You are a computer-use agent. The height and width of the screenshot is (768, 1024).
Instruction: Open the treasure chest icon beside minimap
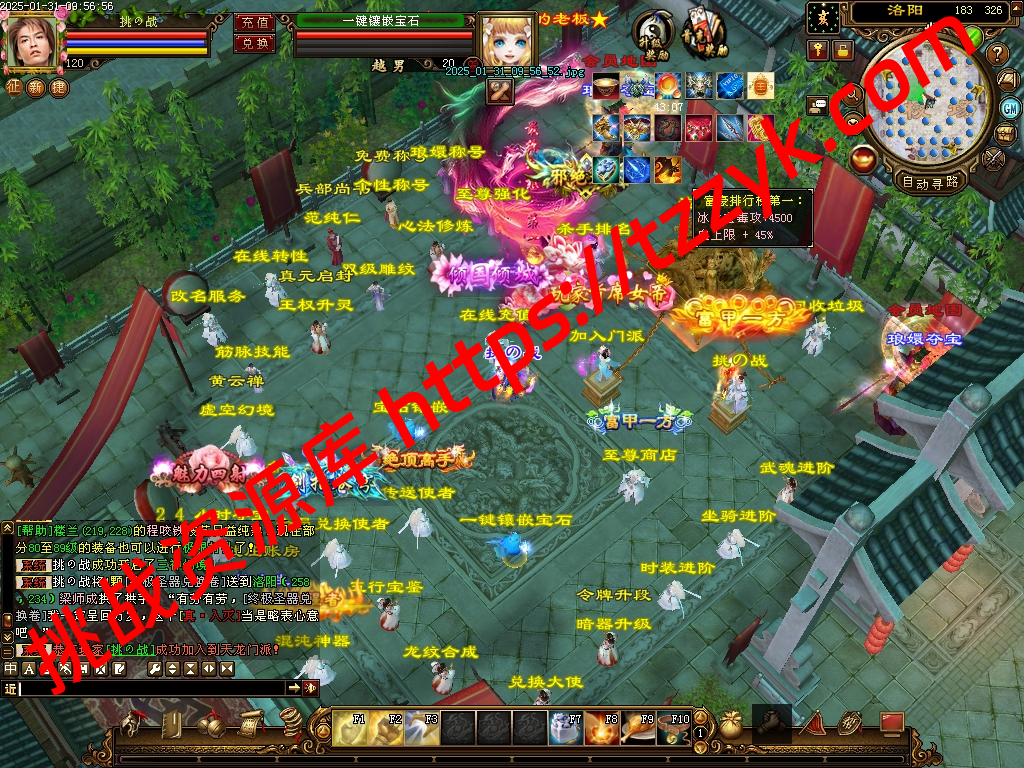pyautogui.click(x=1007, y=133)
